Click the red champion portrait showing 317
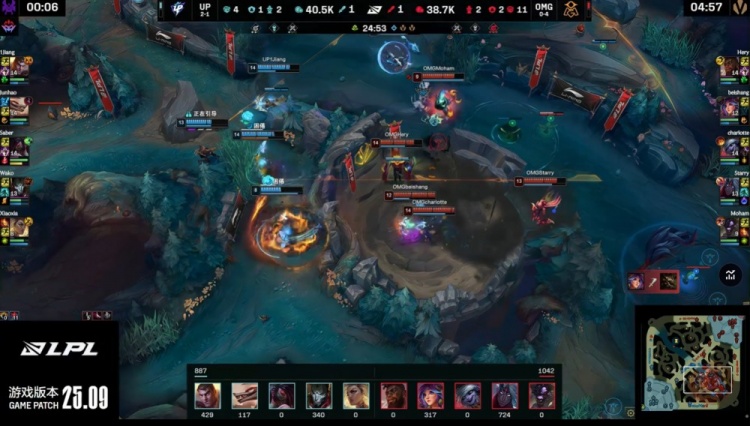 [x=431, y=394]
